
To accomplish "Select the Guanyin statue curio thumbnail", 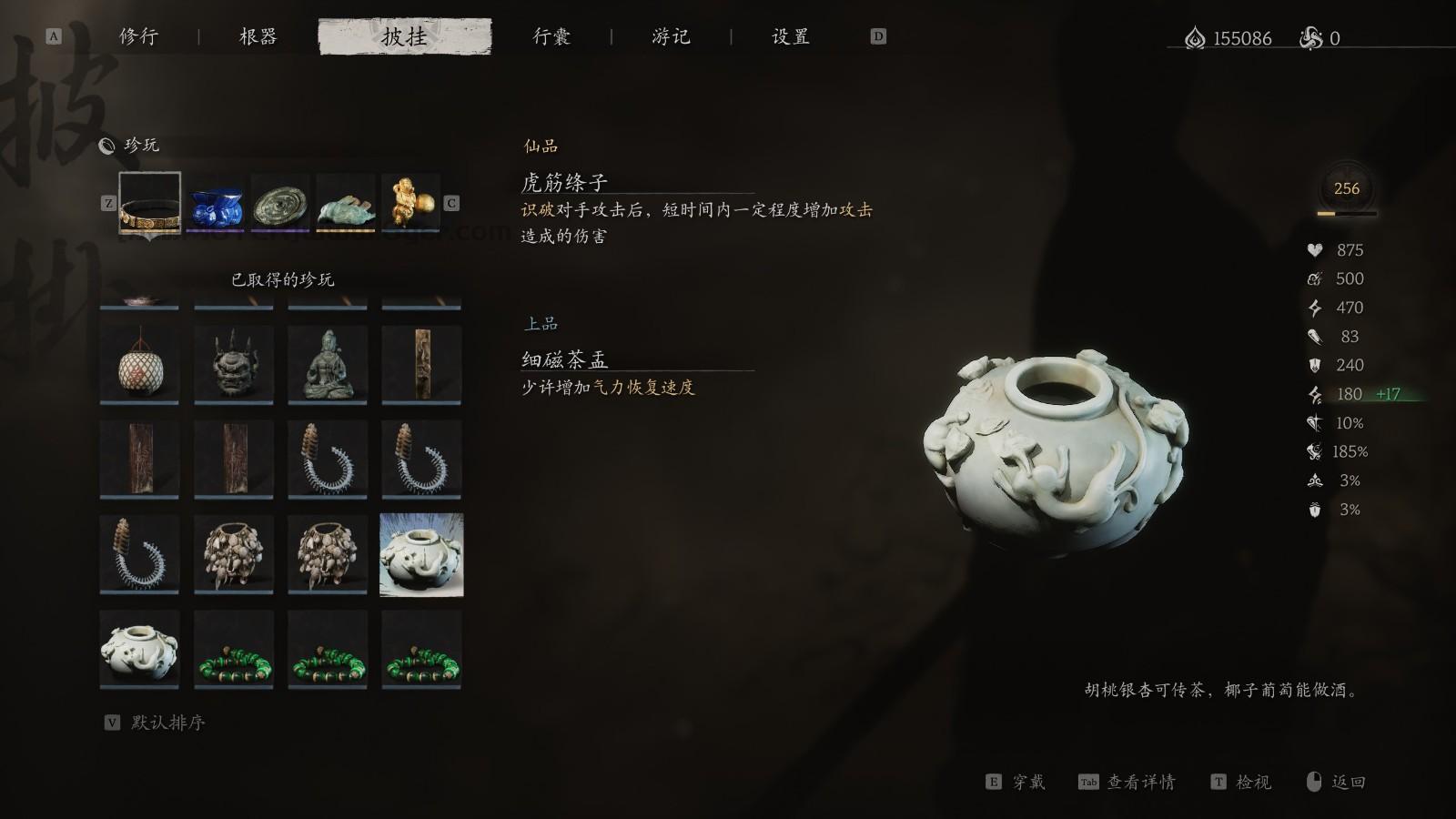I will pyautogui.click(x=327, y=365).
